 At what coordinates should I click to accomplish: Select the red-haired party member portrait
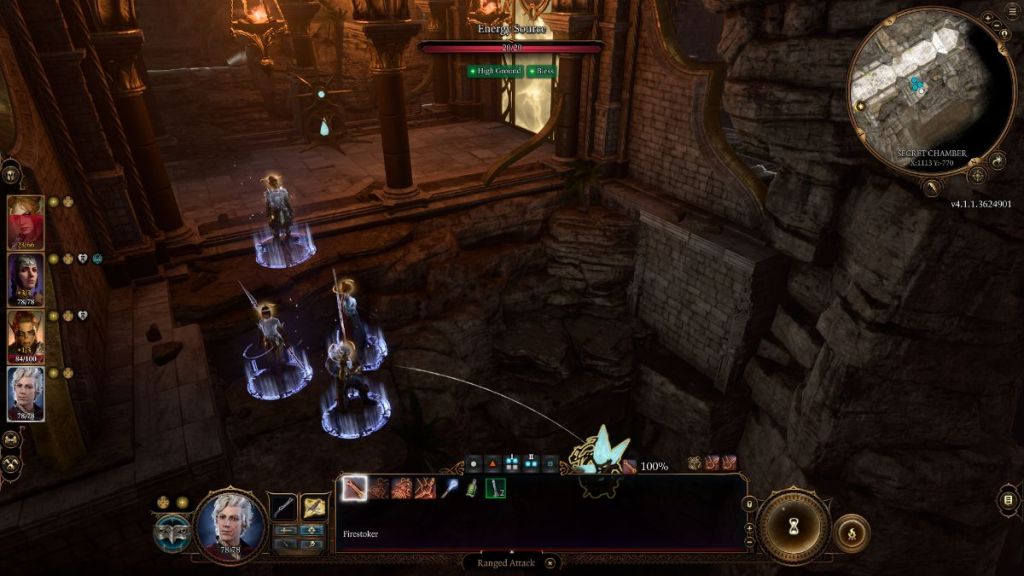tap(26, 221)
